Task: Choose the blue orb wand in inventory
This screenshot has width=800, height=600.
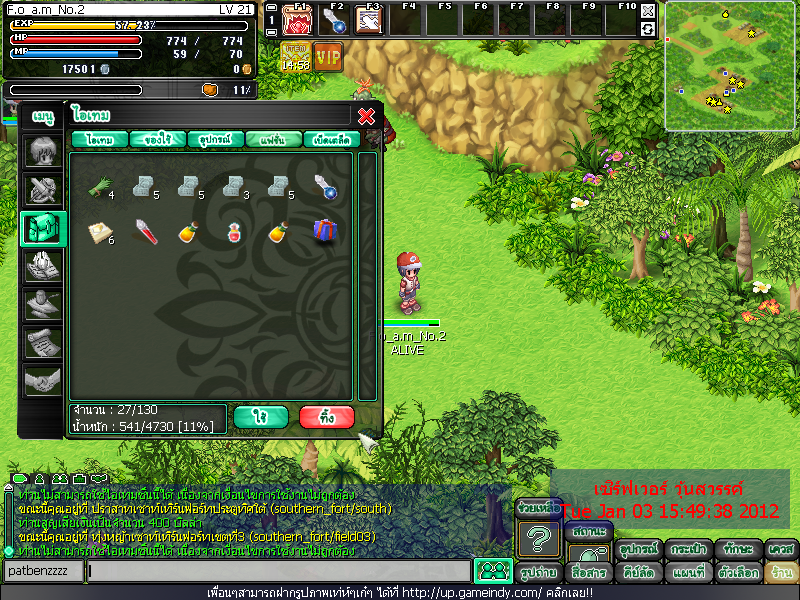Action: point(325,185)
